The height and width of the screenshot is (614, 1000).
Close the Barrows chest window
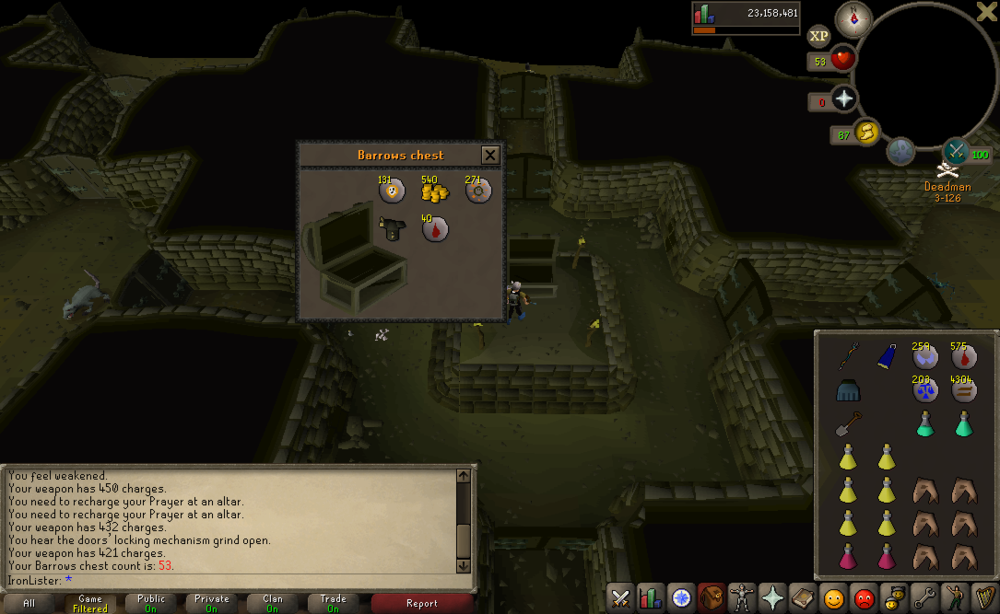coord(490,155)
